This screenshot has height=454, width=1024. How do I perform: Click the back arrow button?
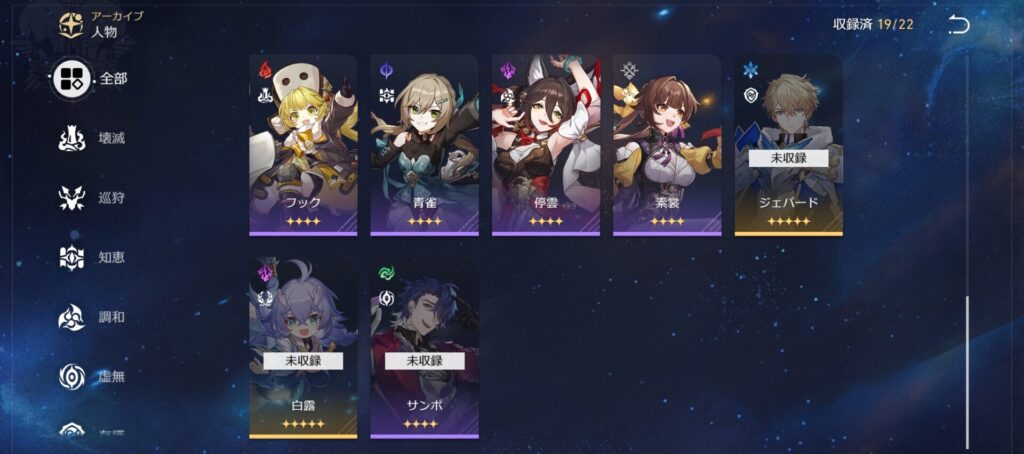(x=958, y=25)
